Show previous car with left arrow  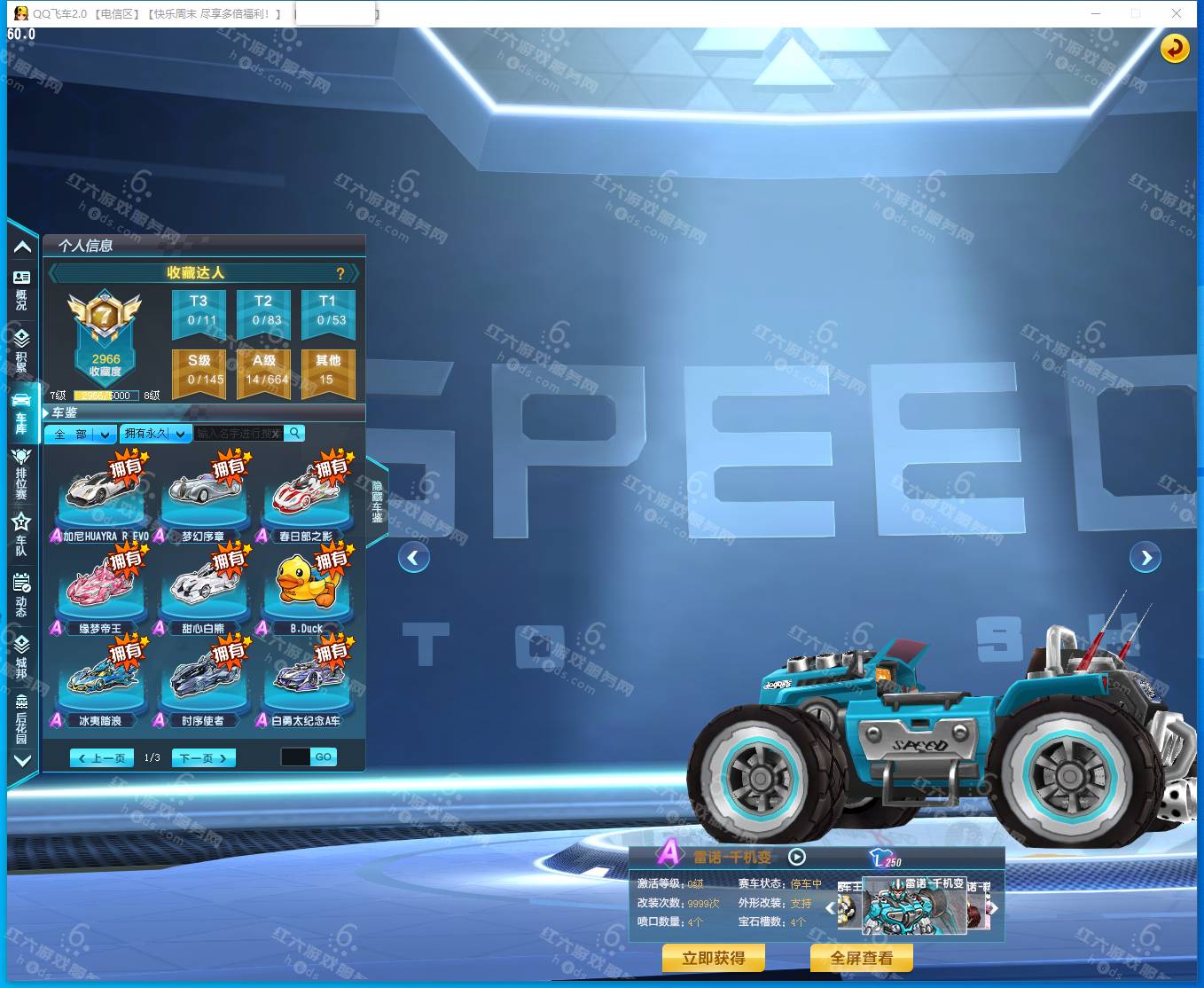(x=413, y=558)
